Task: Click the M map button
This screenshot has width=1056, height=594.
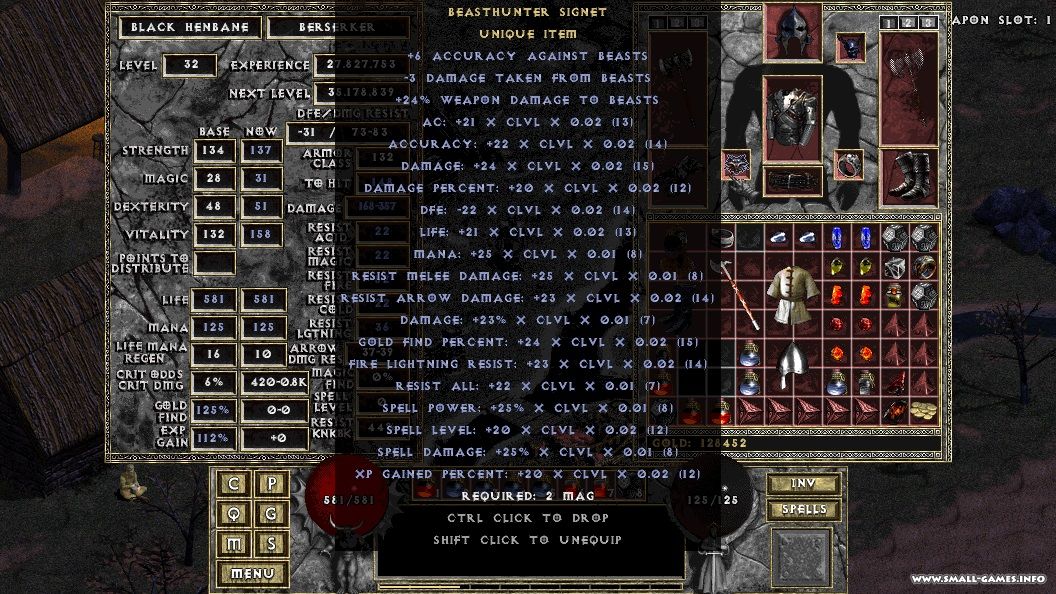Action: click(x=235, y=544)
